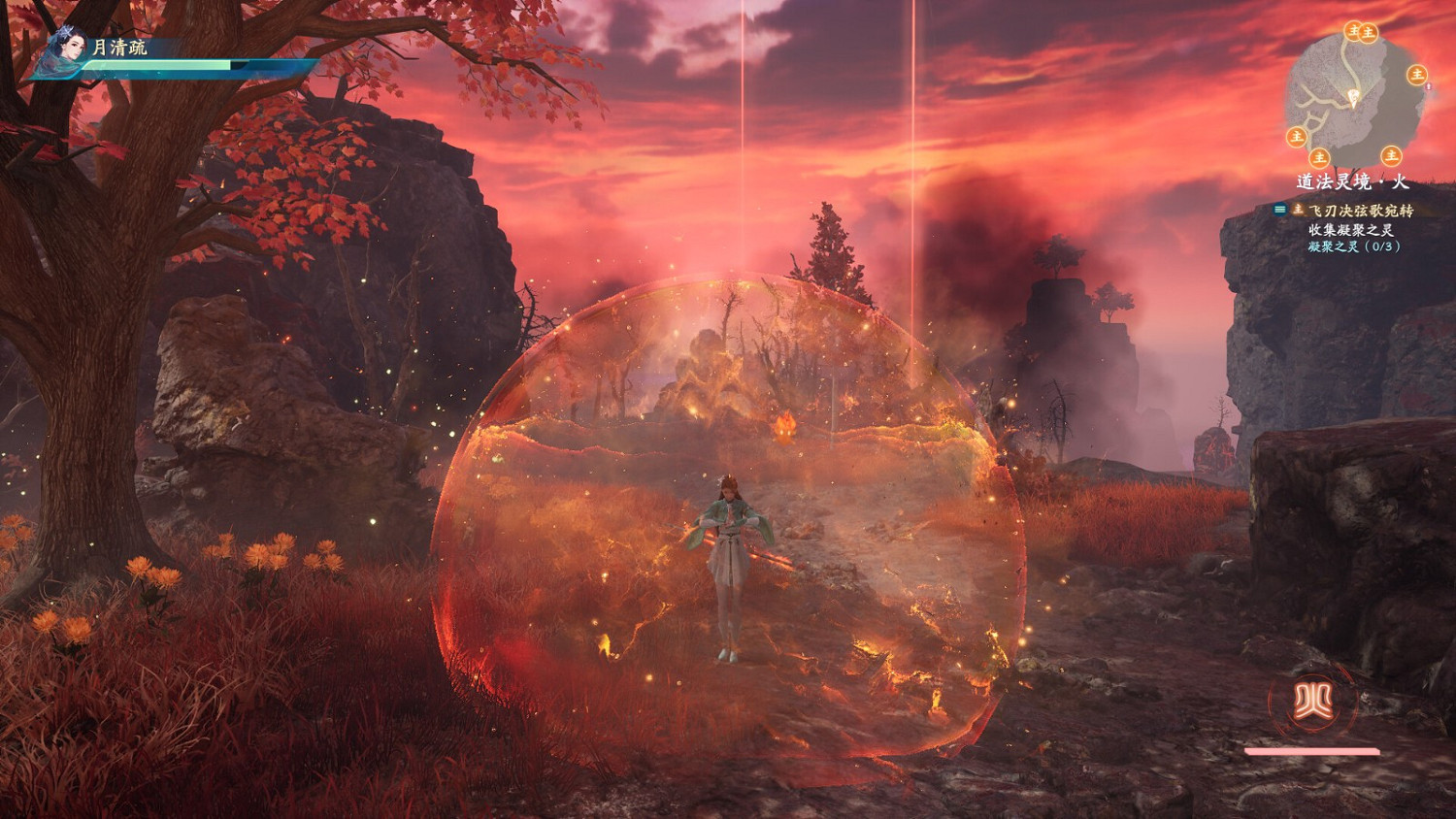This screenshot has width=1456, height=819.
Task: Click the leftmost 主 marker on the minimap
Action: click(x=1297, y=136)
